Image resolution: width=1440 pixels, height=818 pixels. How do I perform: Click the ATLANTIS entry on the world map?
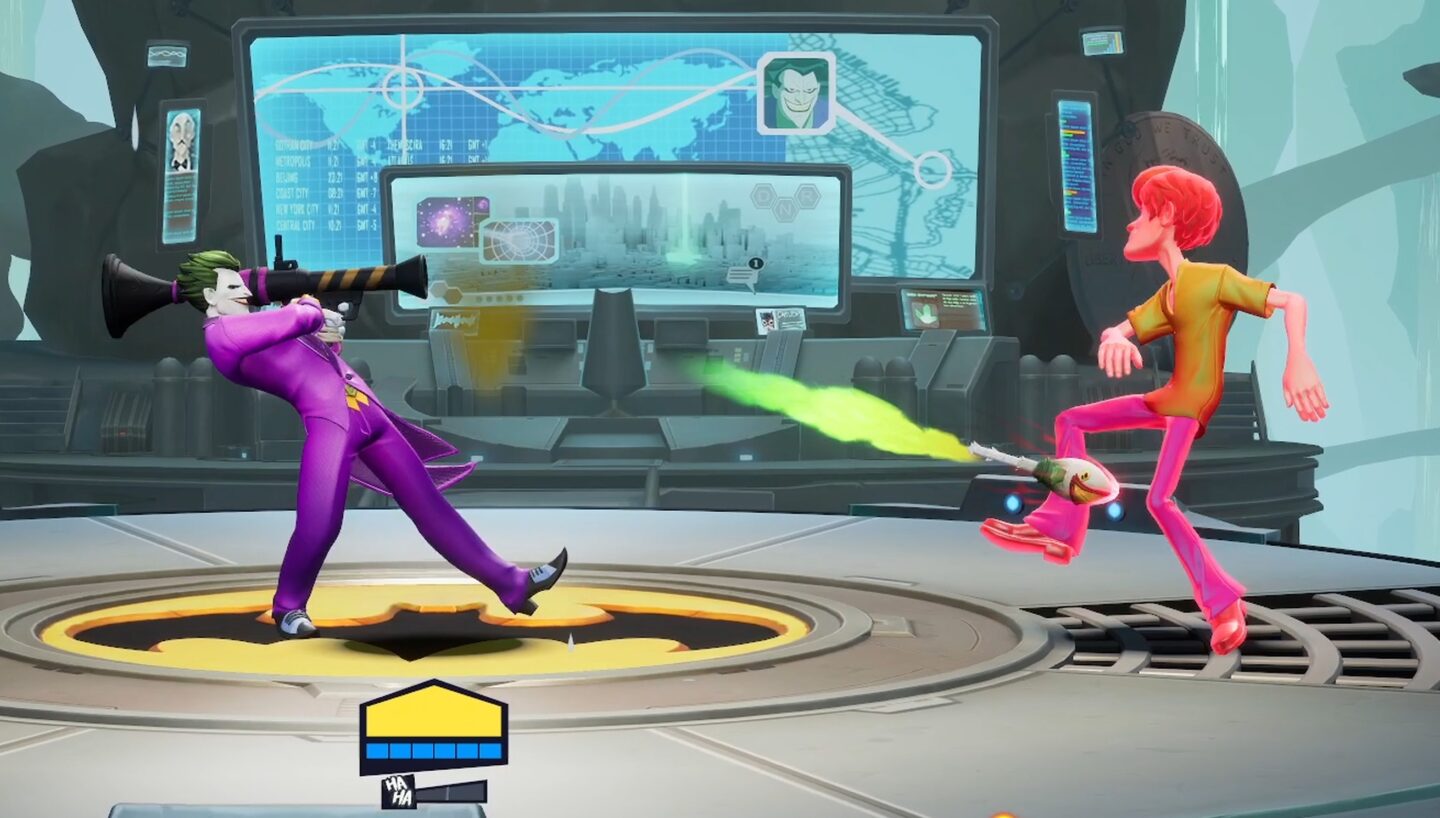click(x=400, y=160)
